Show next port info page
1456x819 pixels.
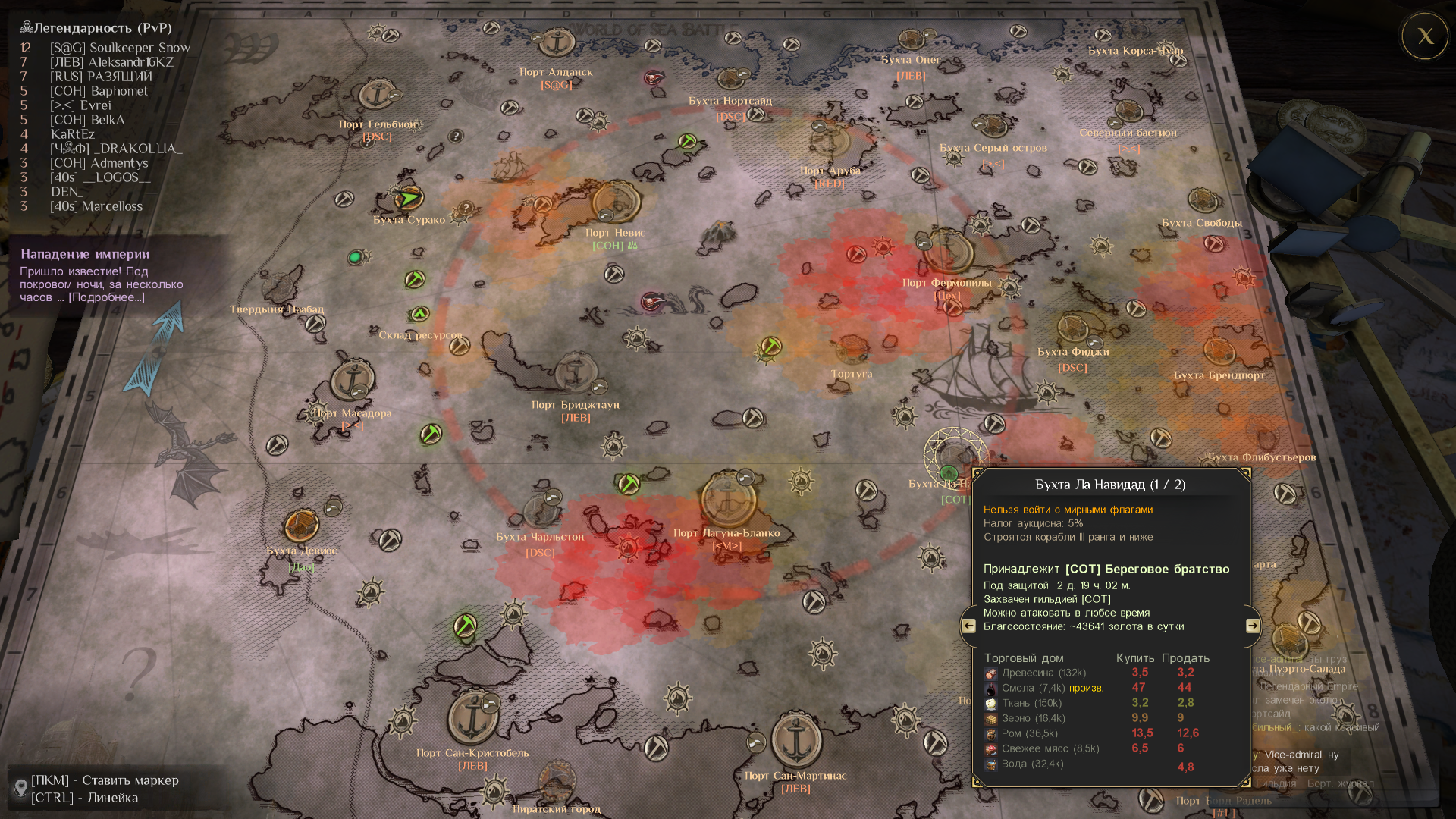(x=1253, y=626)
